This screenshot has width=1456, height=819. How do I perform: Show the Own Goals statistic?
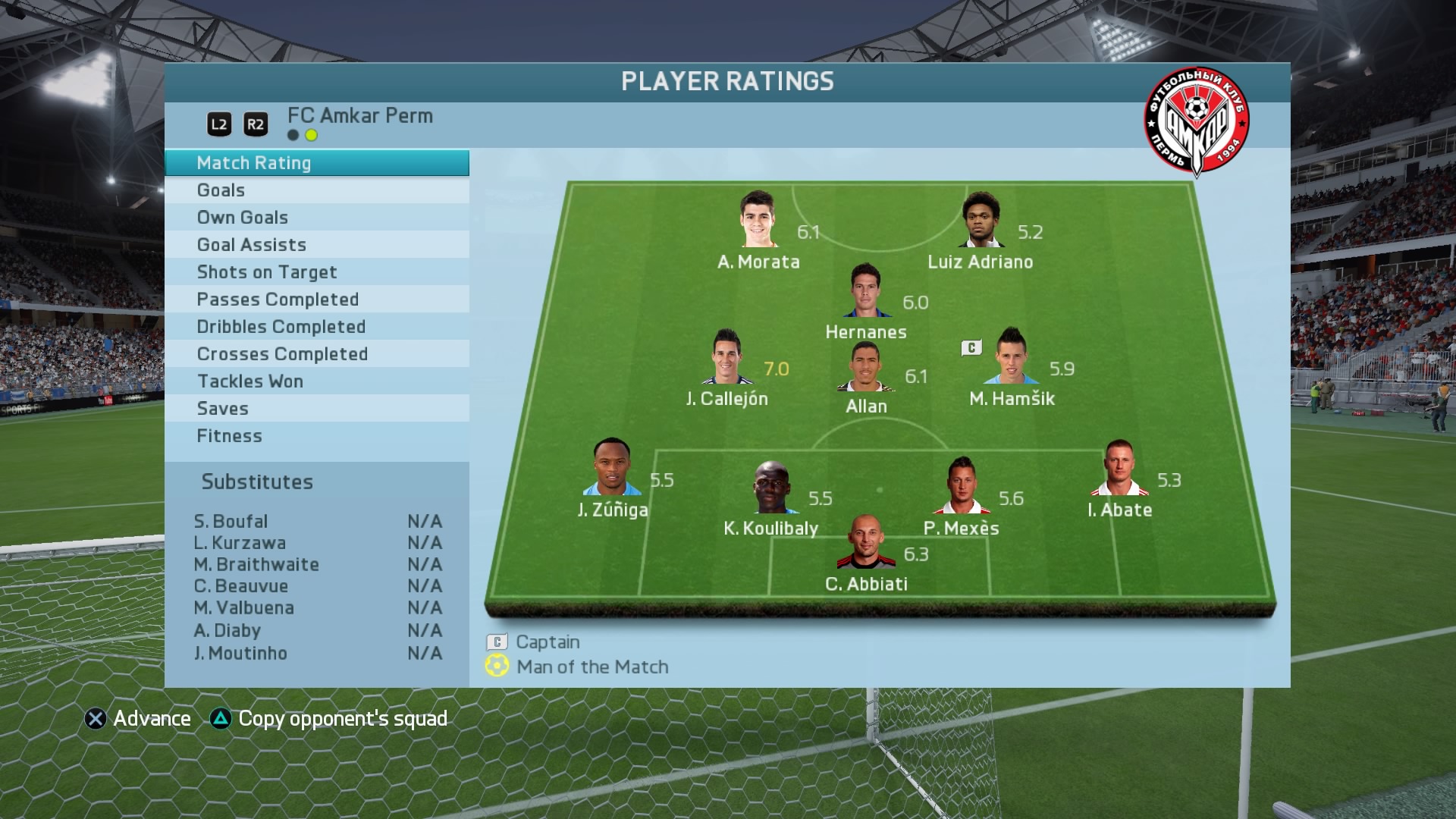316,218
